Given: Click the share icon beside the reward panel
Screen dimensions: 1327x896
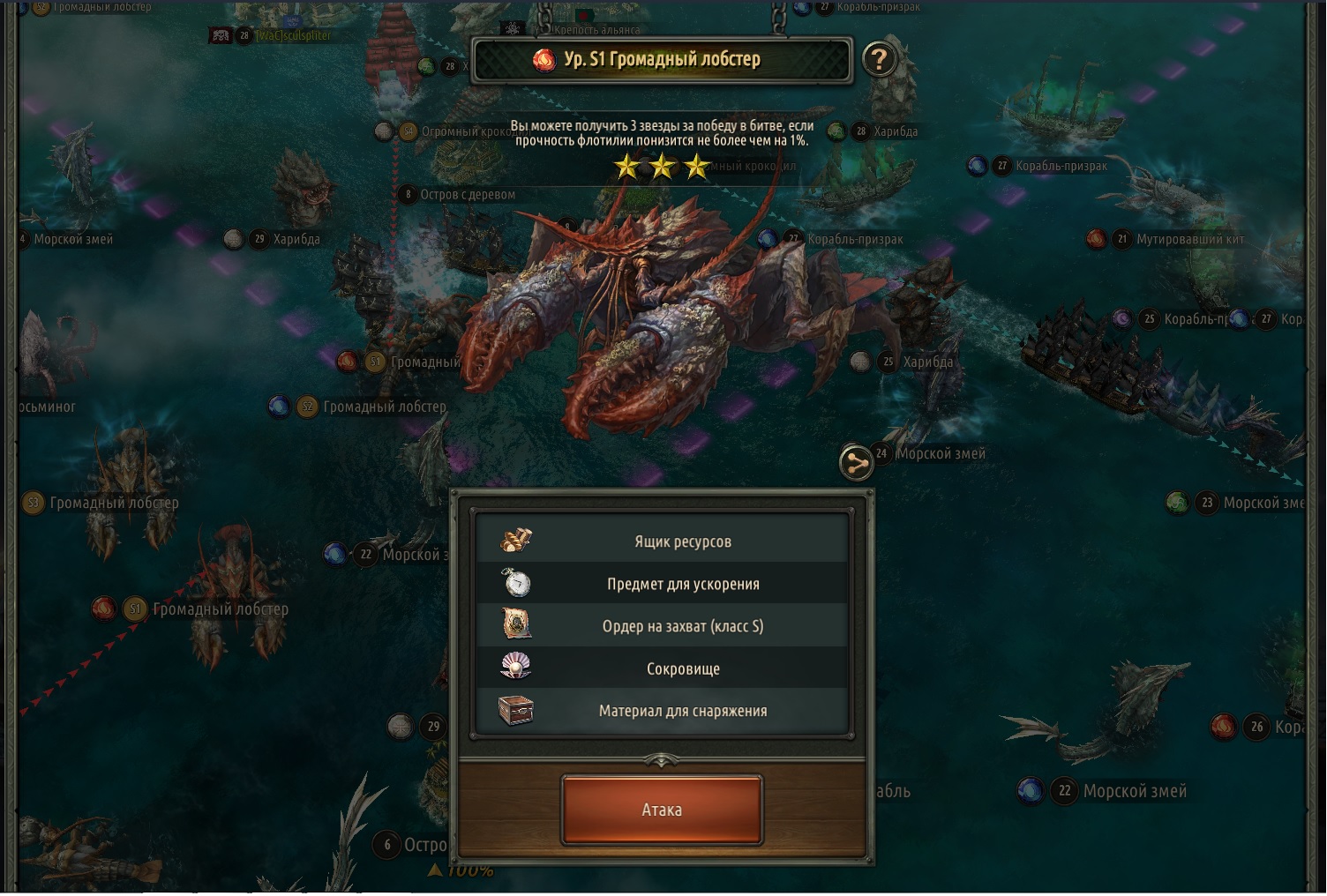Looking at the screenshot, I should (855, 461).
